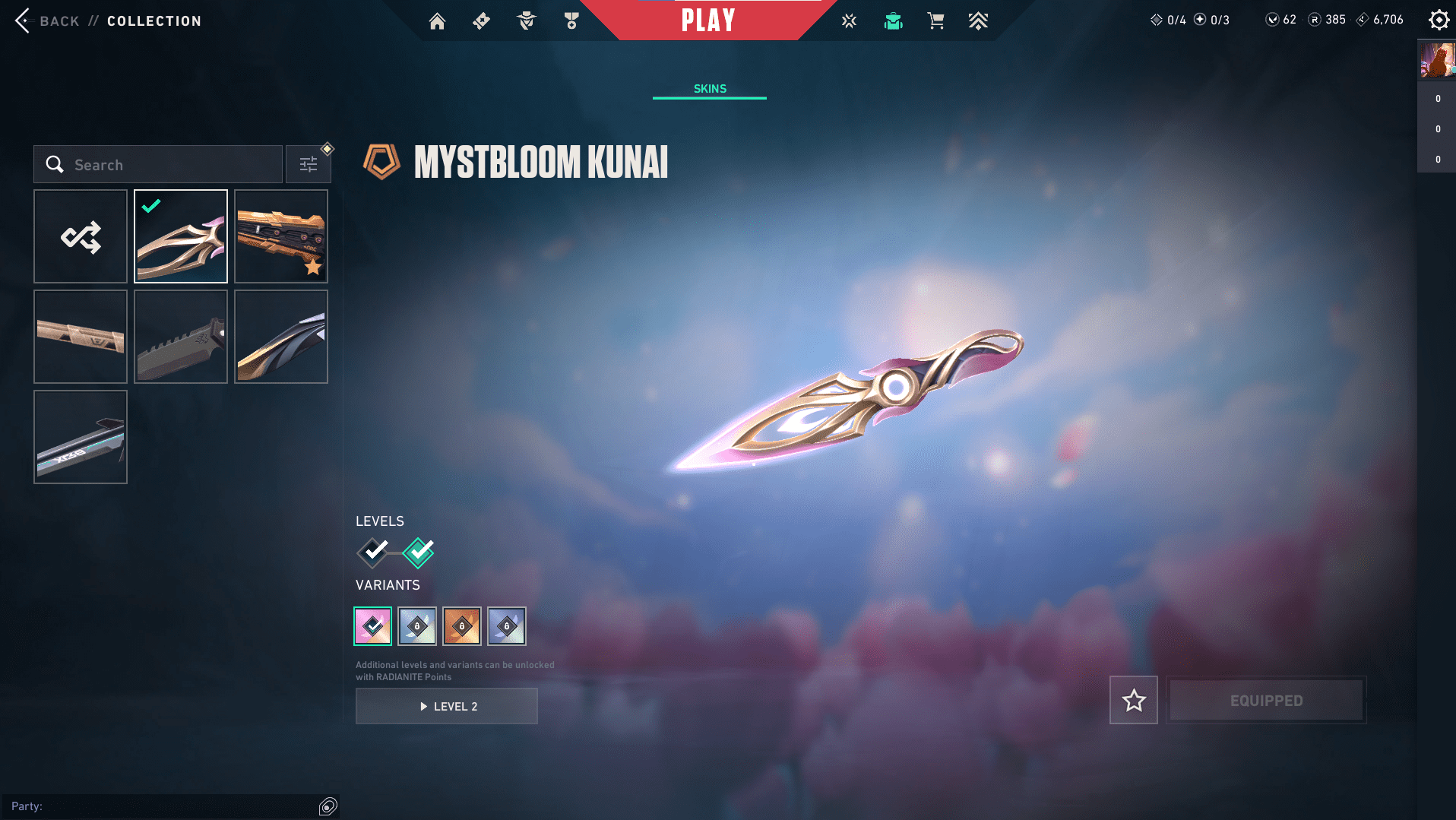
Task: Switch to the SKINS tab
Action: click(709, 88)
